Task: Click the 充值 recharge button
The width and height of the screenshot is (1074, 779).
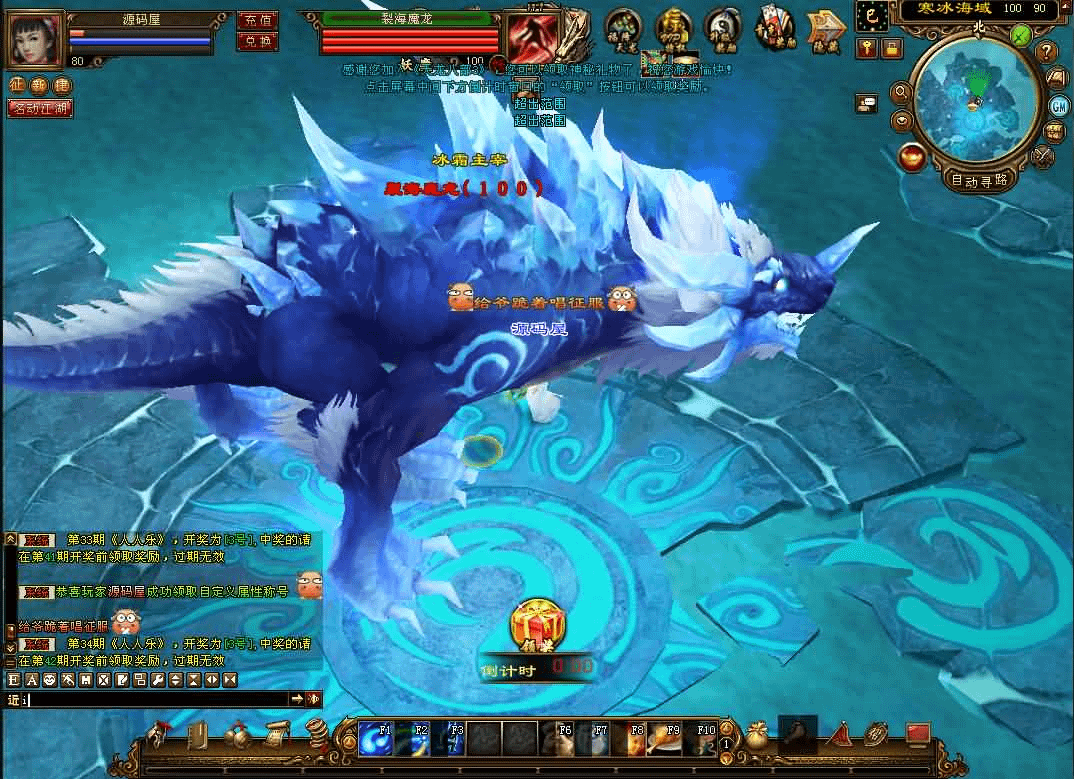Action: click(x=256, y=20)
